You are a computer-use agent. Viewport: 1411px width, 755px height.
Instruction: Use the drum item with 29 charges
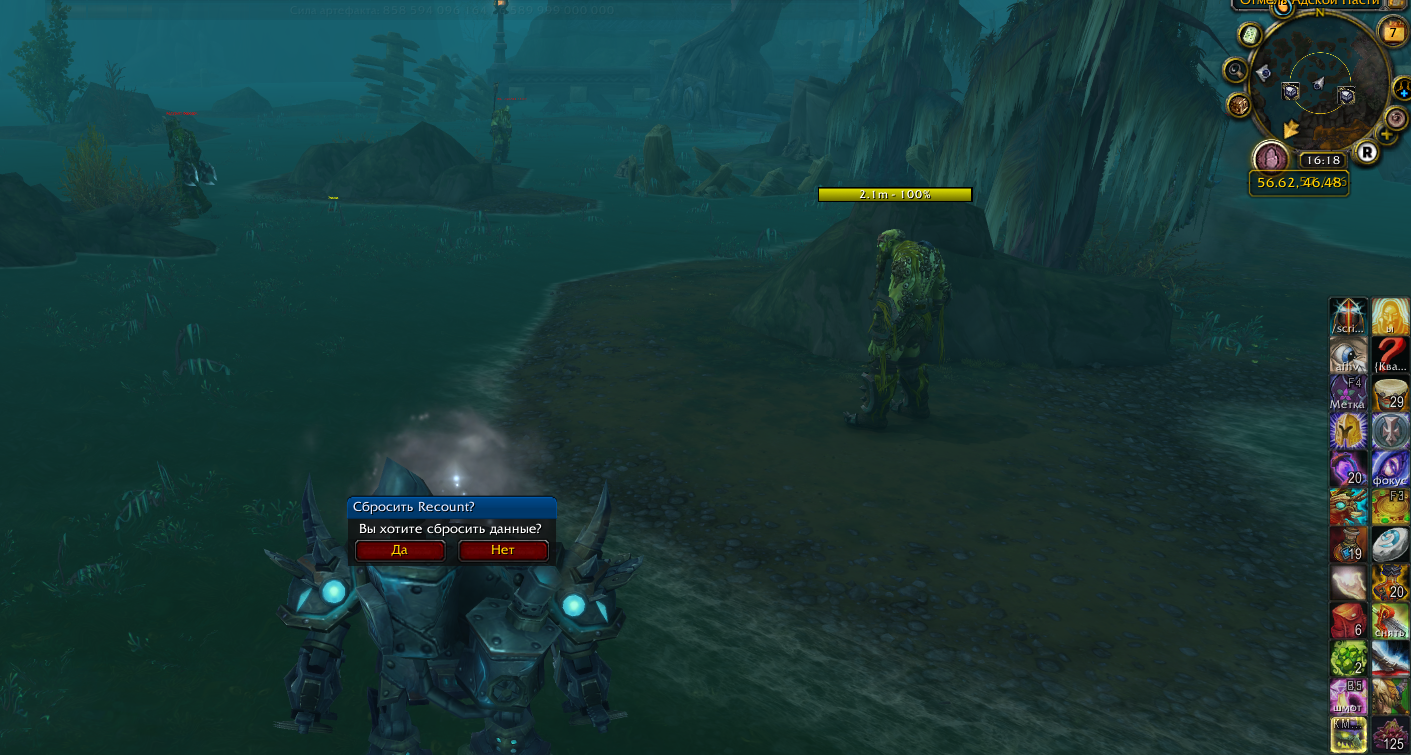click(x=1390, y=393)
